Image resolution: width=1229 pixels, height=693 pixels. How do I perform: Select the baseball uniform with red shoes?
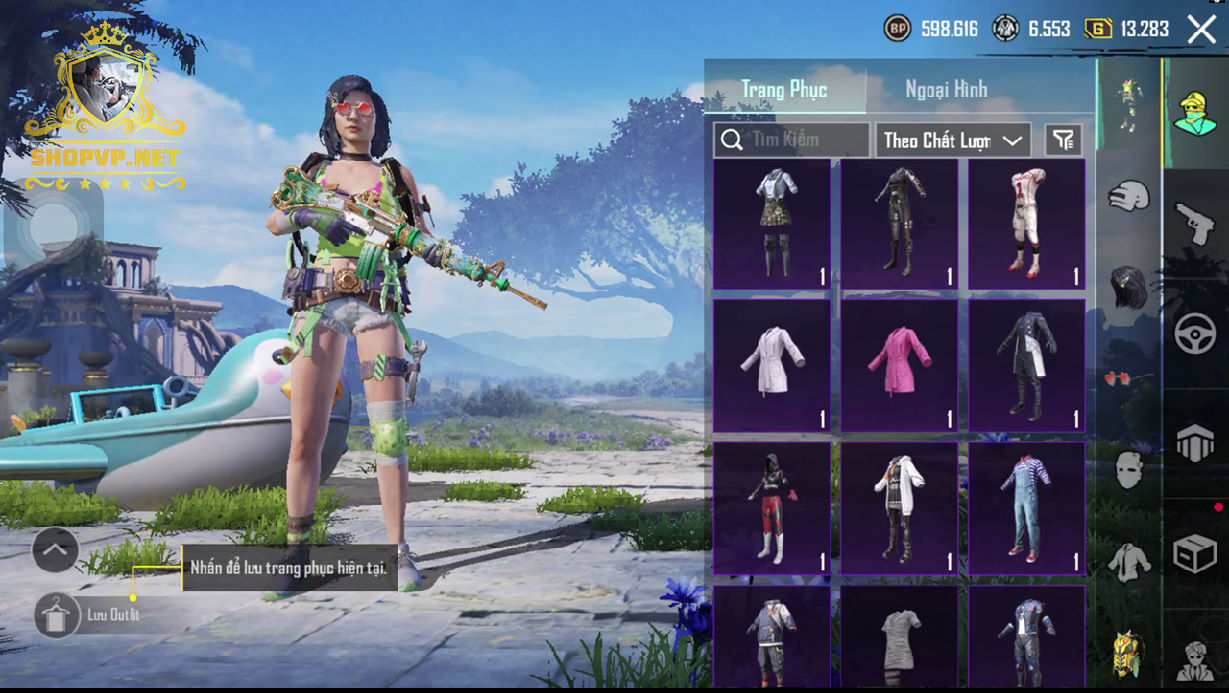coord(1026,223)
